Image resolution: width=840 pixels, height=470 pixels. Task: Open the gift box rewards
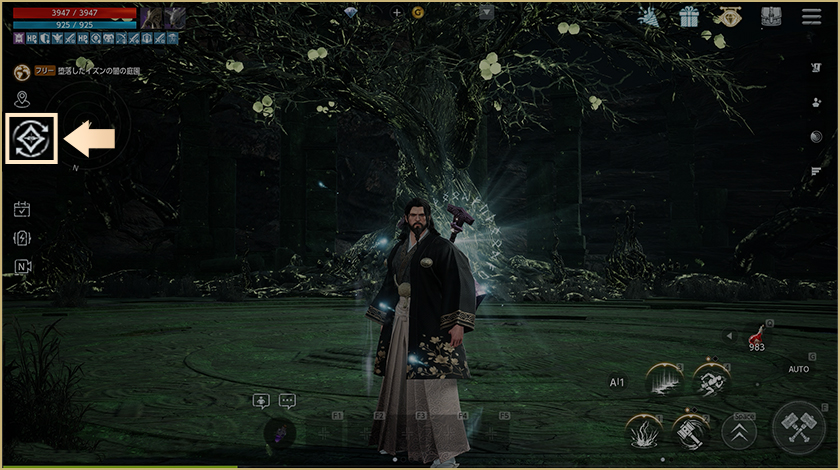coord(688,17)
